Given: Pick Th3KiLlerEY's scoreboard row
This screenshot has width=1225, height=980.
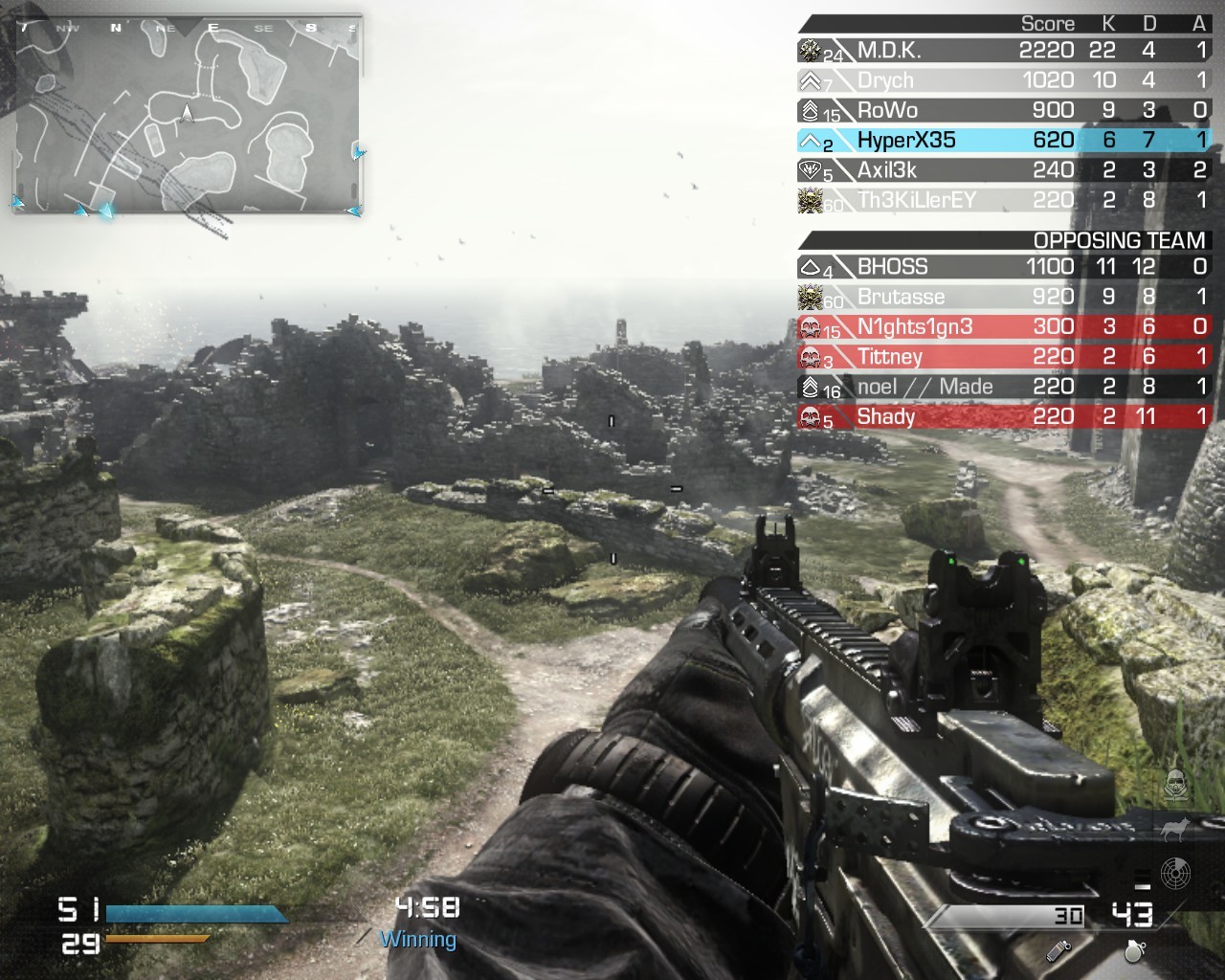Looking at the screenshot, I should coord(1003,200).
